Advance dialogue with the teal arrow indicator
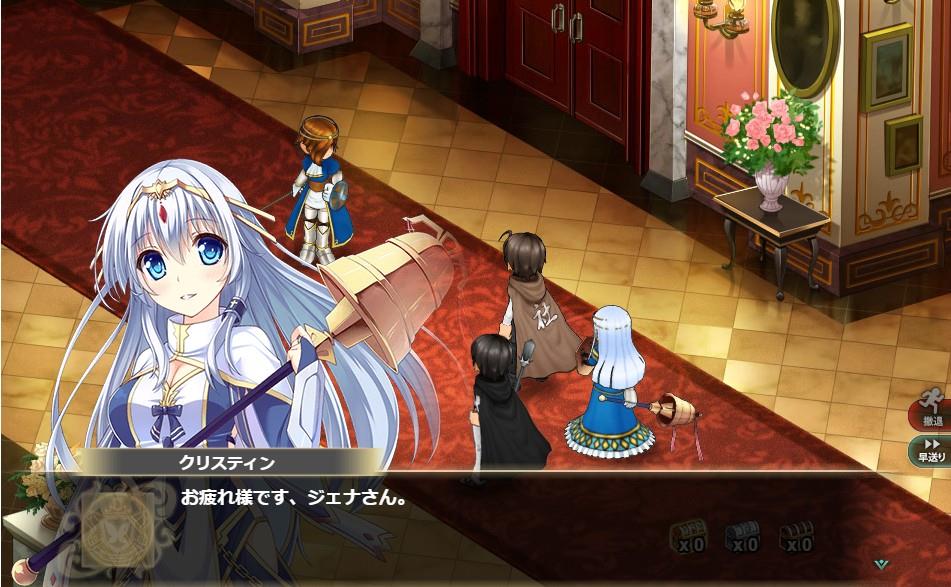Screen dimensions: 951x587 point(881,564)
